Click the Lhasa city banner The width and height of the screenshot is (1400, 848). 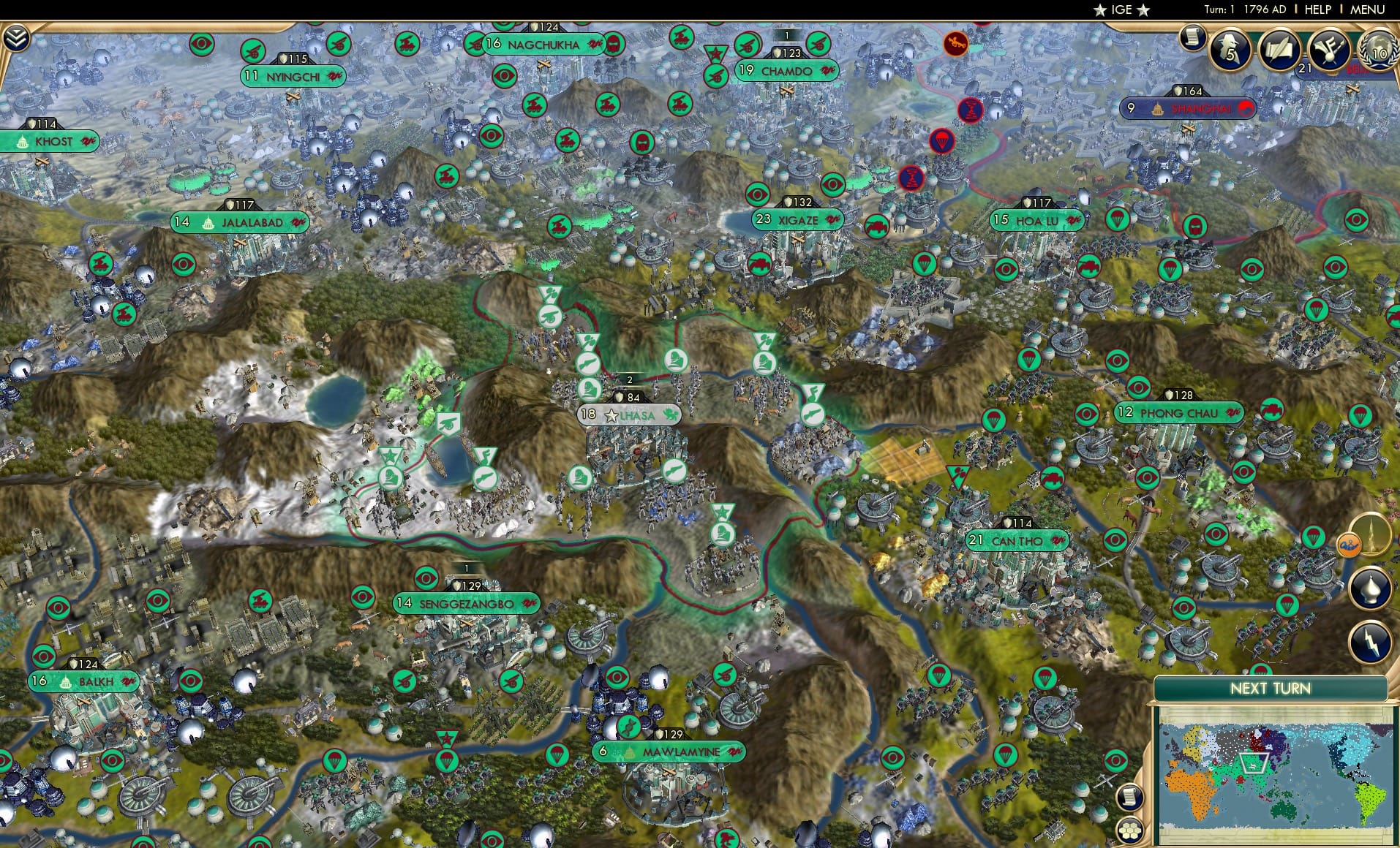[629, 414]
